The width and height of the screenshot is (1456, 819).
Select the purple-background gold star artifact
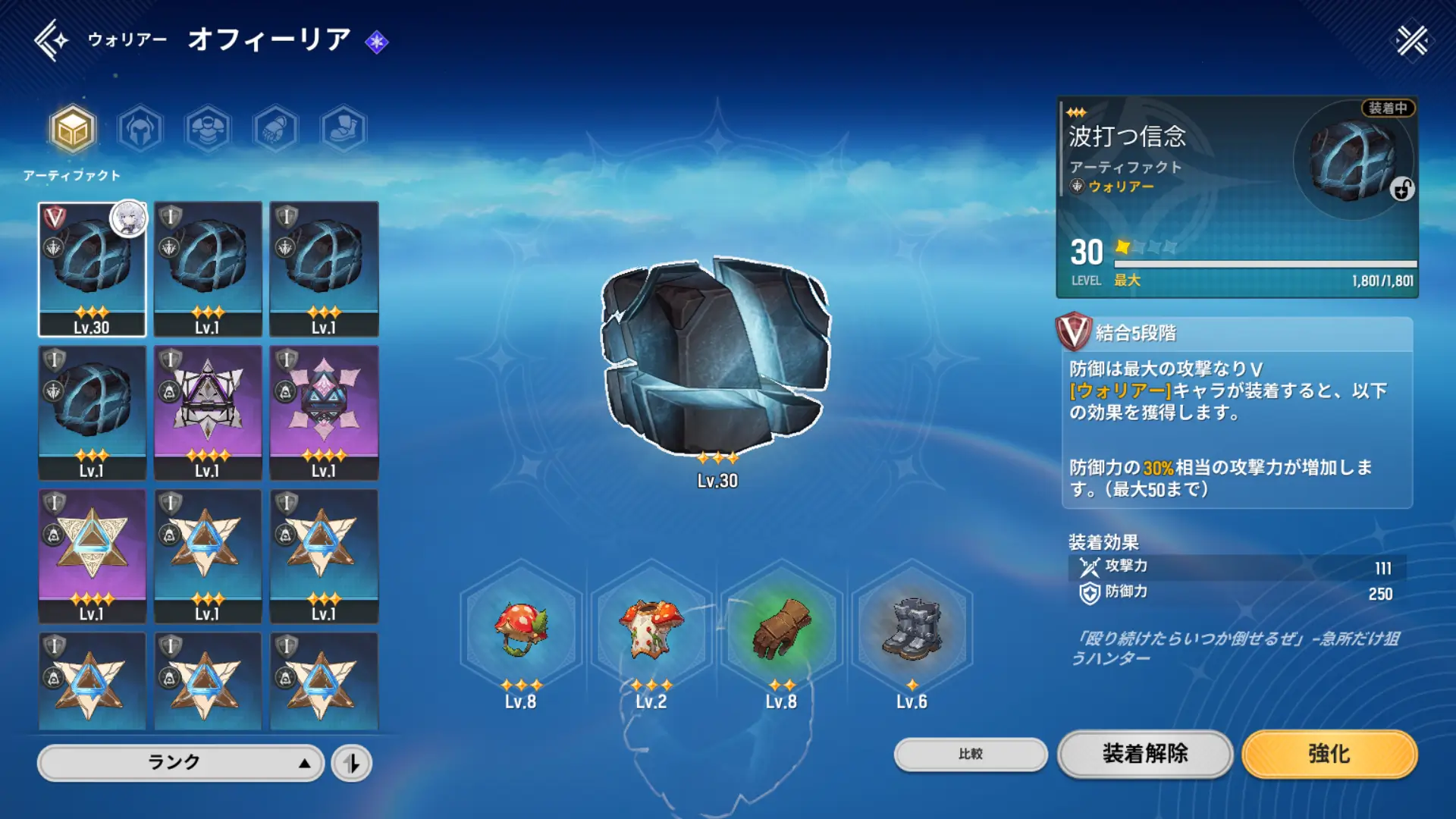(92, 556)
